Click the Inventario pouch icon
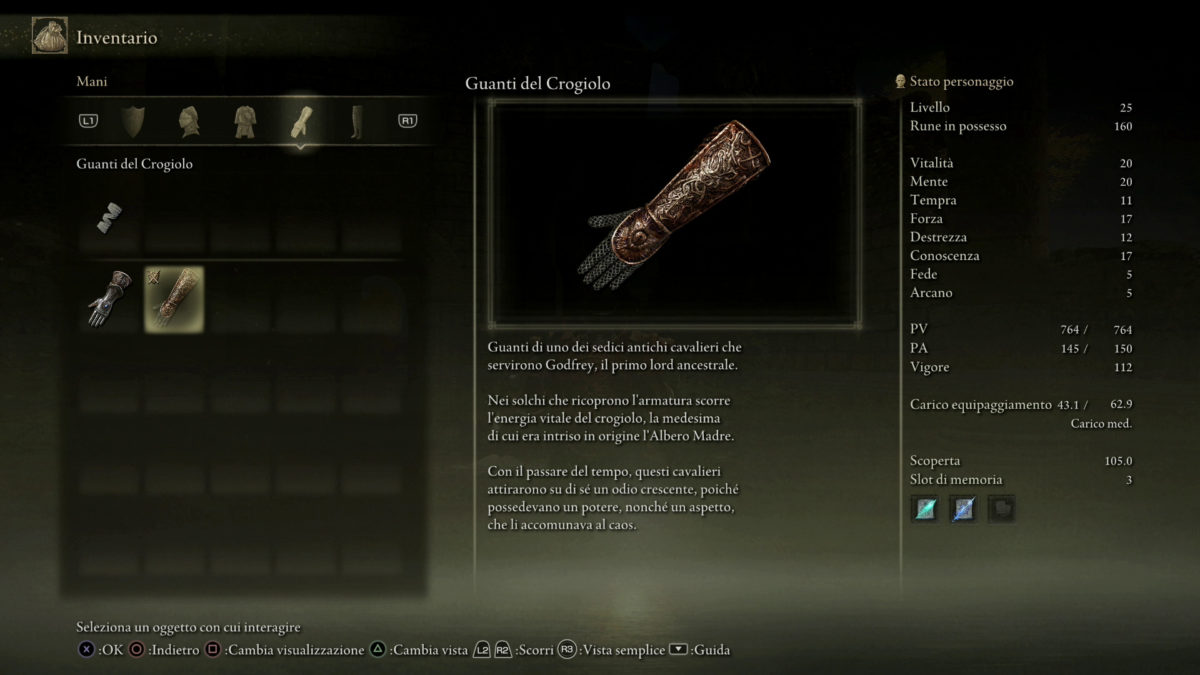 click(50, 37)
